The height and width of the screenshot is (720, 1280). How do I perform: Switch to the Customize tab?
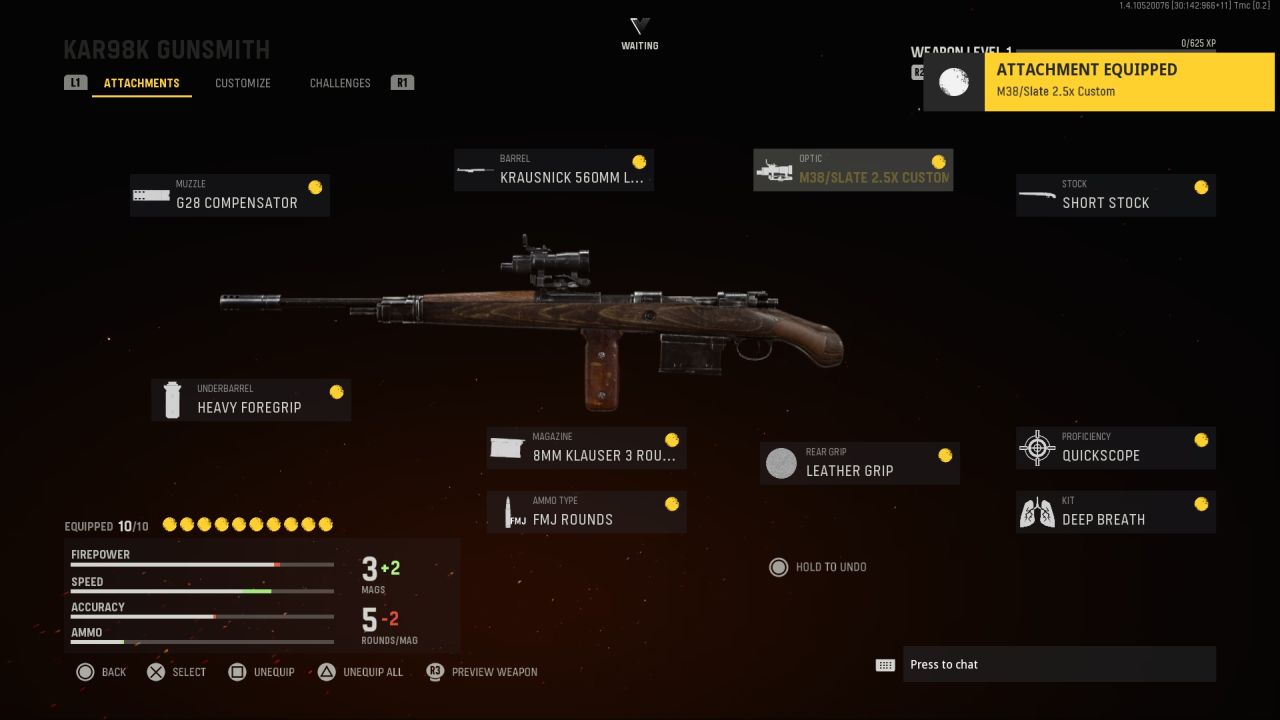point(242,83)
